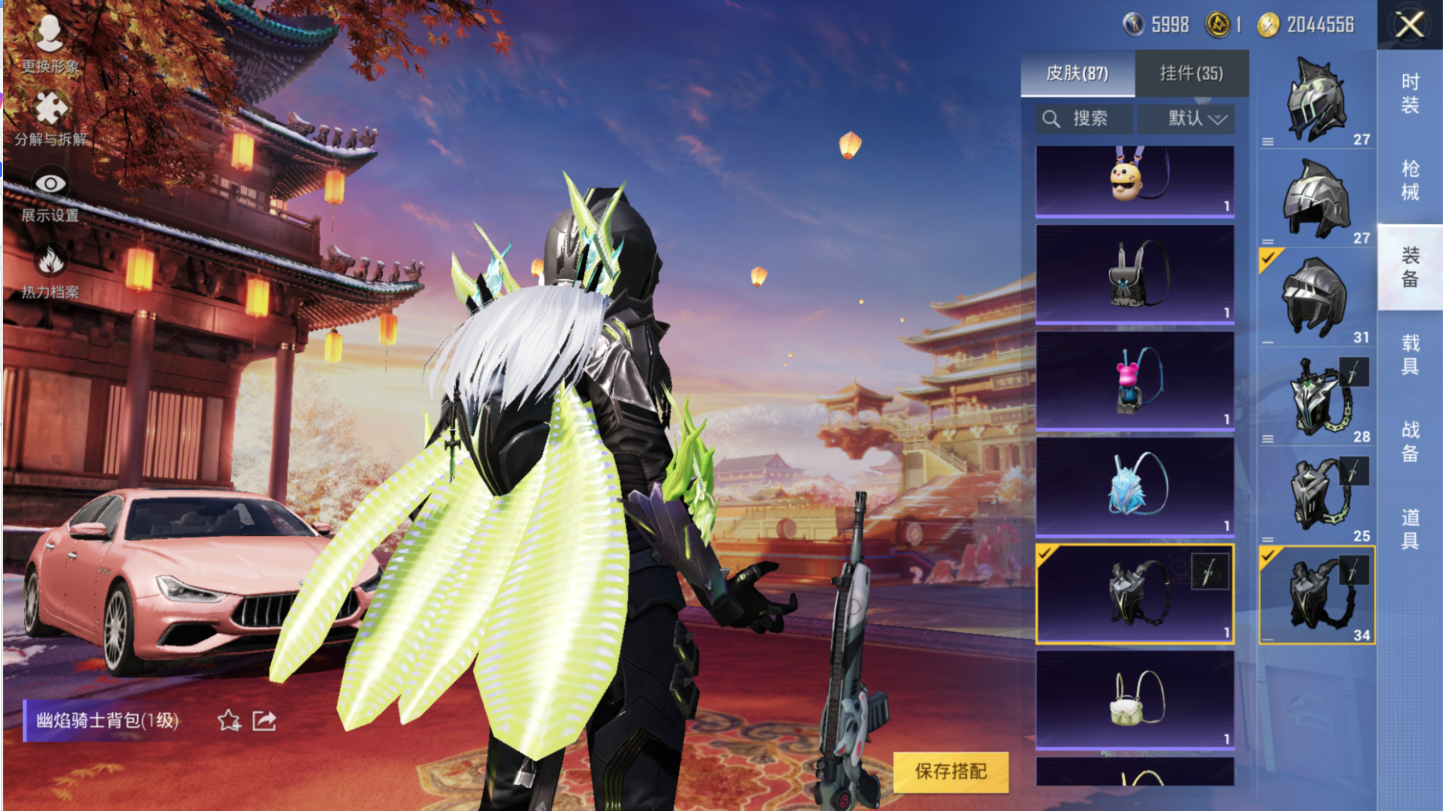Switch to the 皮肤(87) skins tab
The width and height of the screenshot is (1443, 811).
pos(1077,73)
